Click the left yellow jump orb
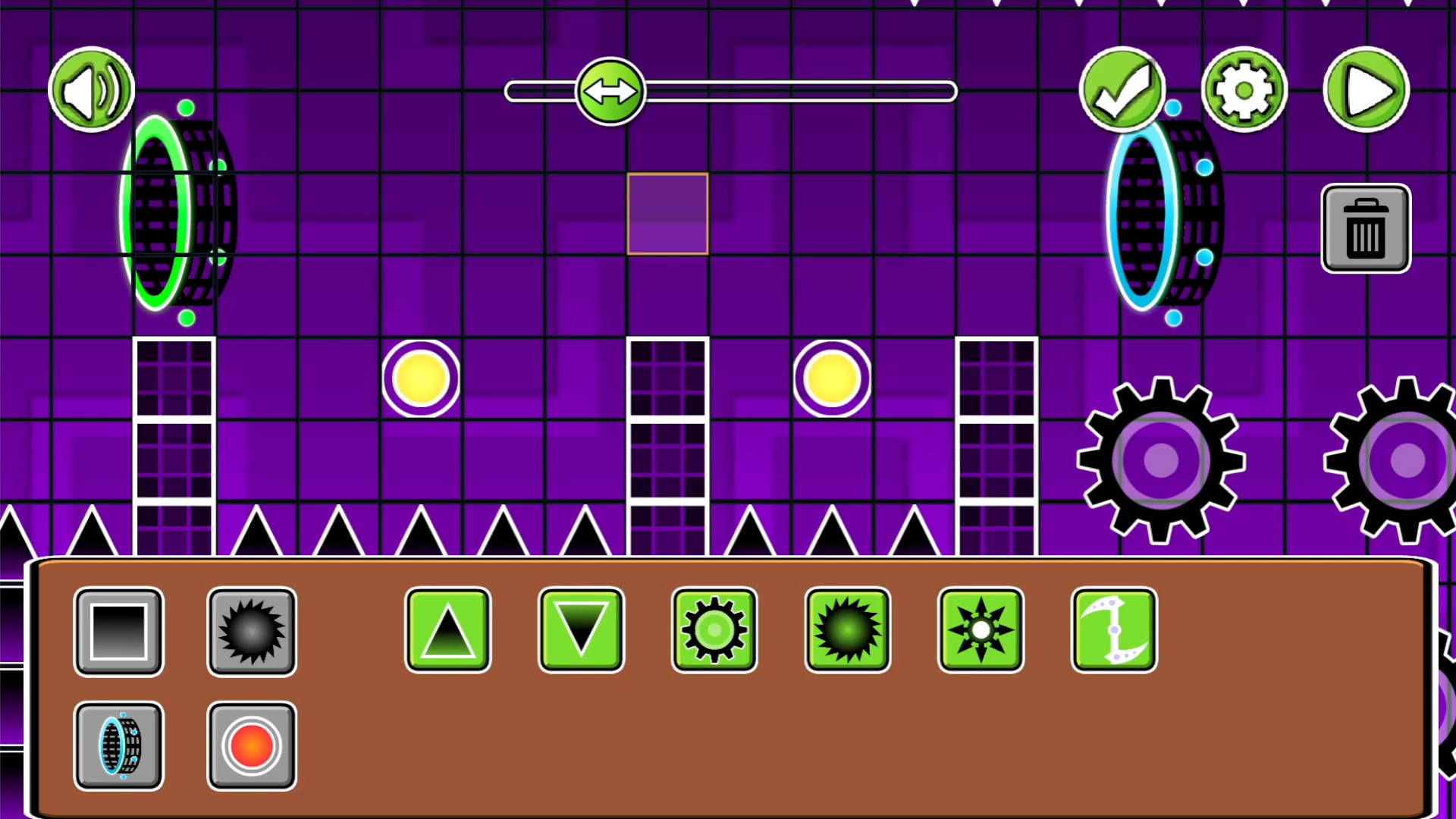1456x819 pixels. click(422, 378)
